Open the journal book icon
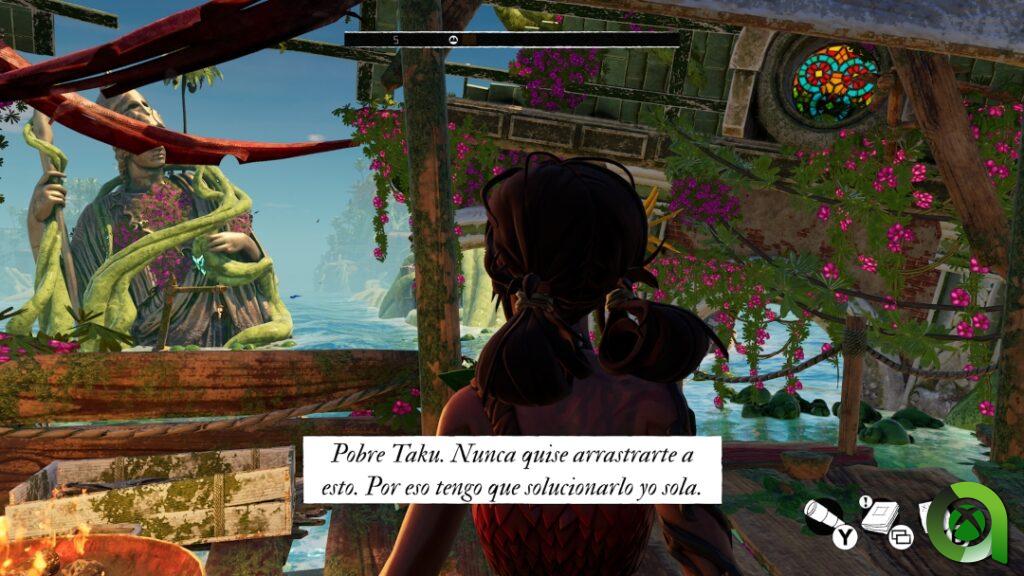 click(x=878, y=516)
